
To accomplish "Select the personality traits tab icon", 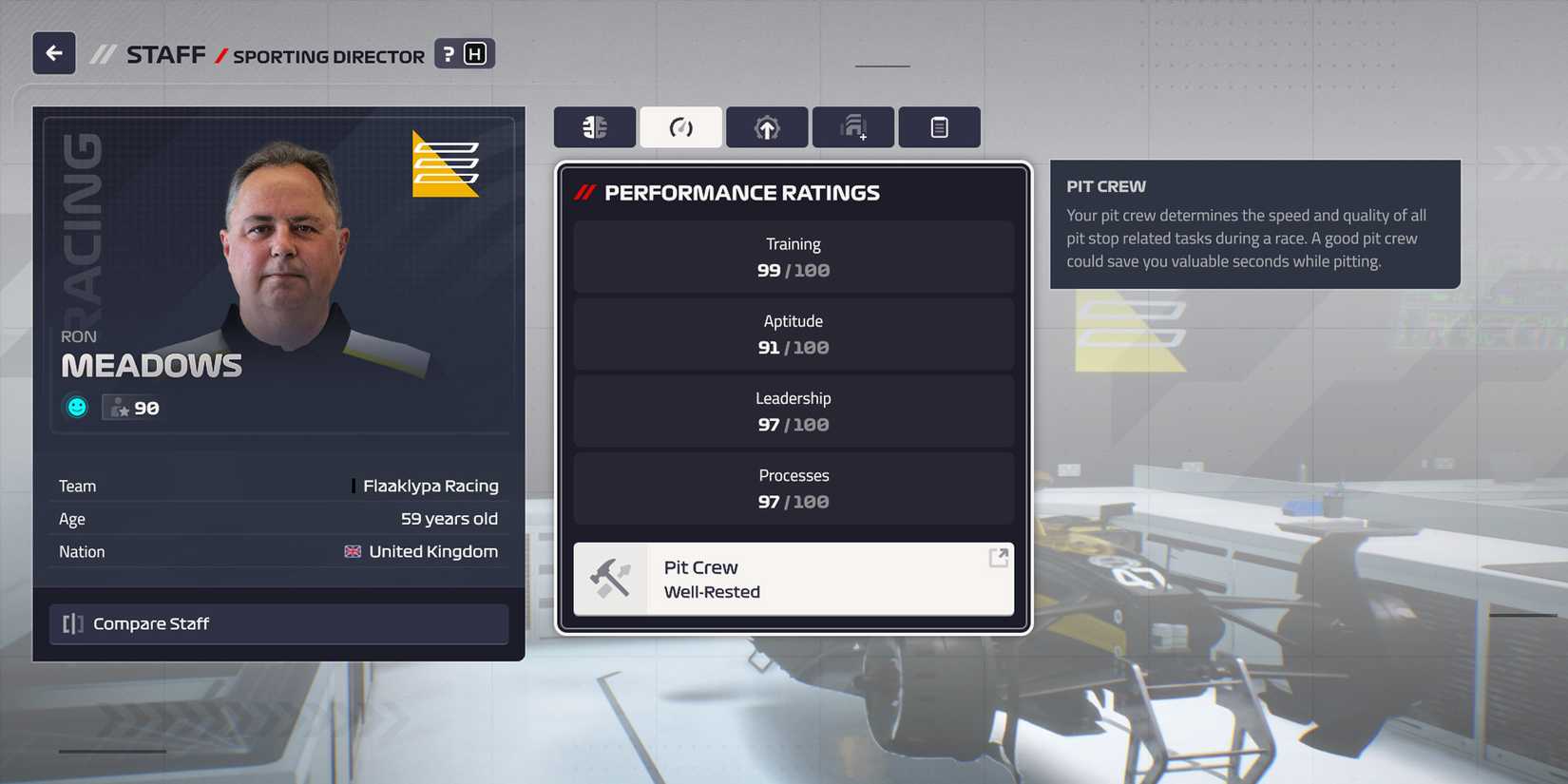I will [595, 126].
